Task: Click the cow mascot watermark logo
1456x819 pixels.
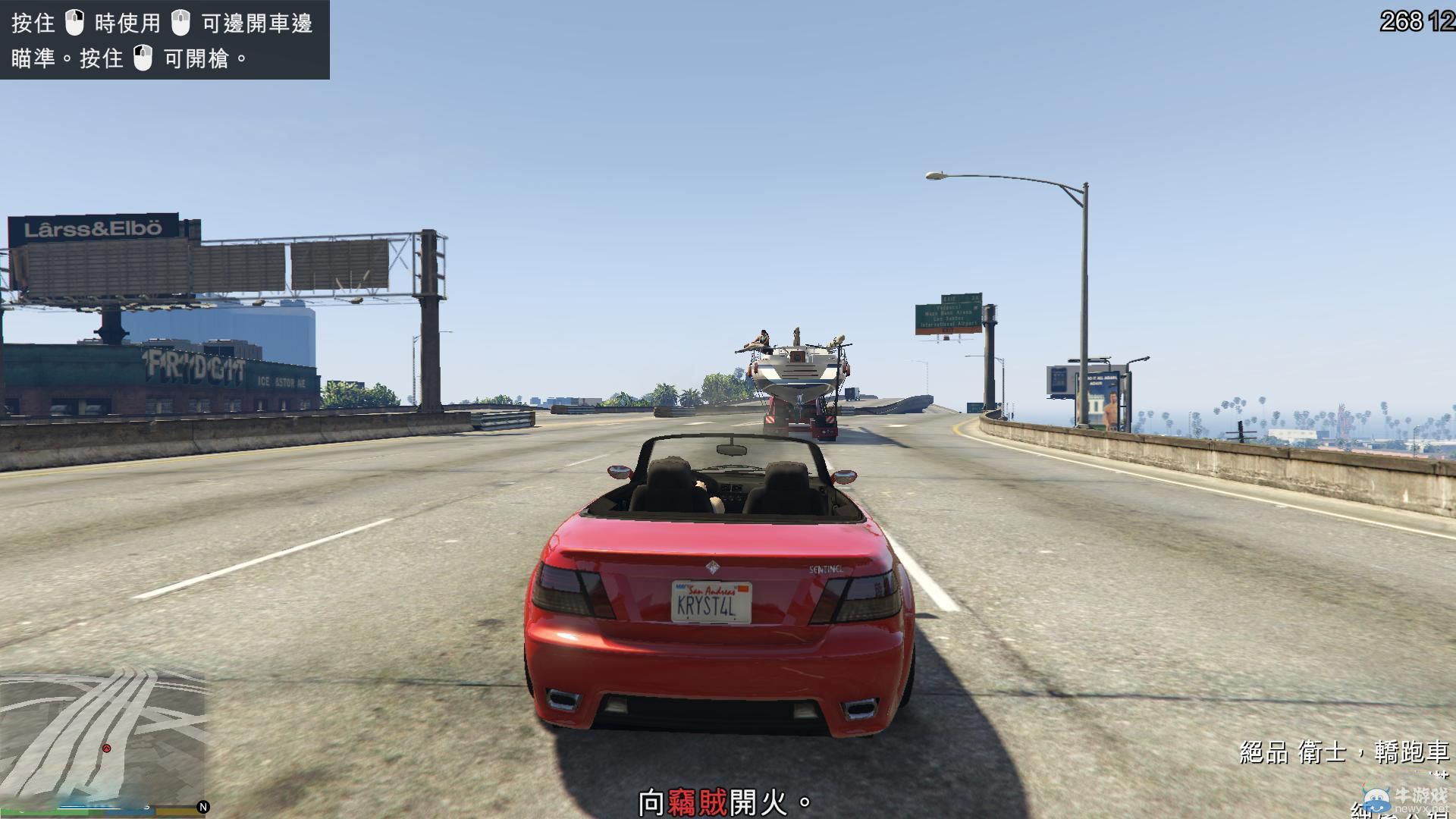Action: [1379, 800]
